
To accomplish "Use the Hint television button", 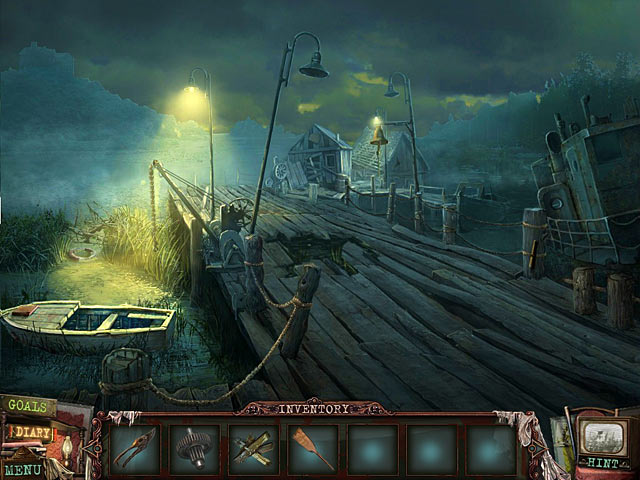I will tap(600, 444).
